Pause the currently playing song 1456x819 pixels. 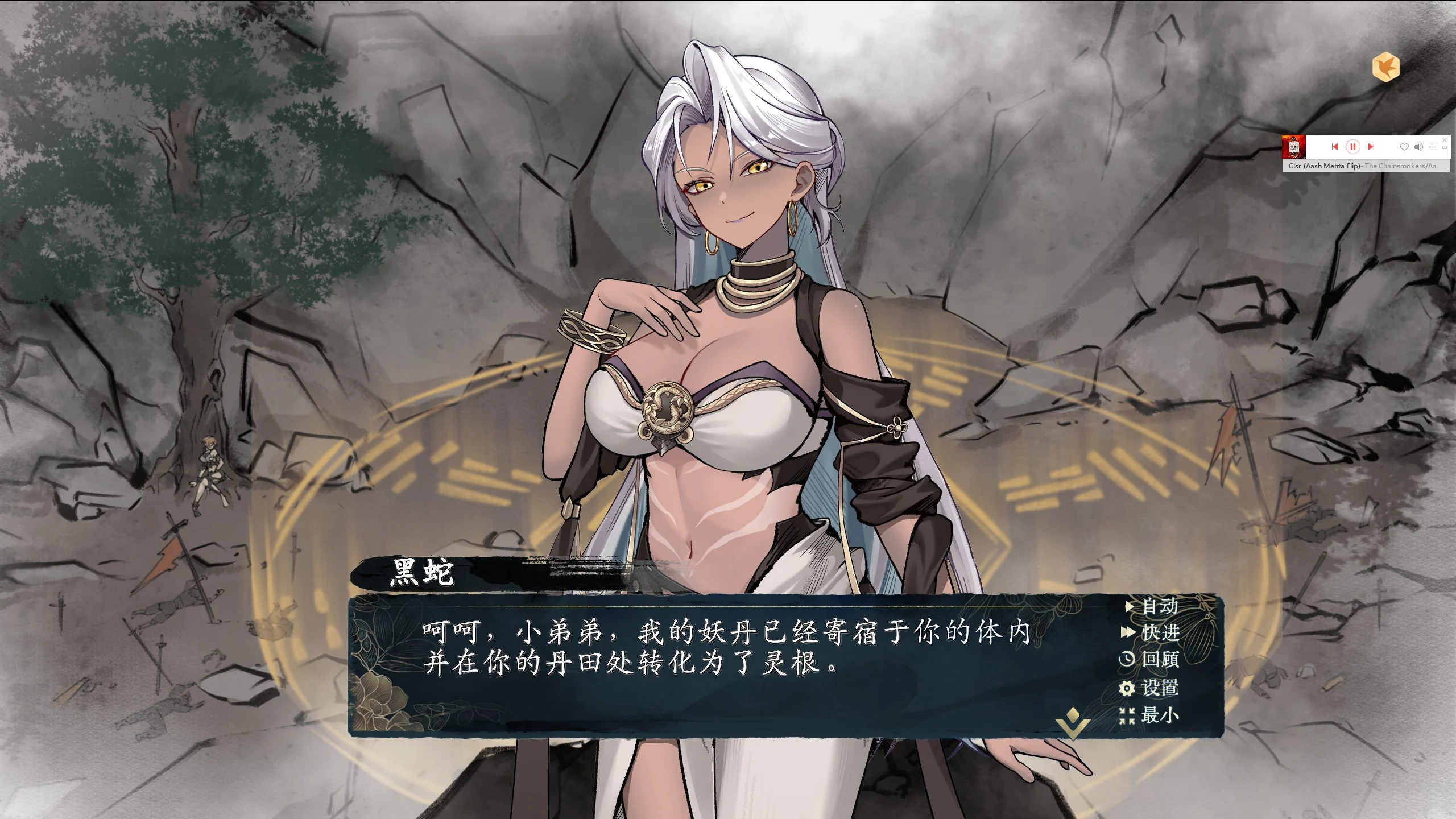1352,147
